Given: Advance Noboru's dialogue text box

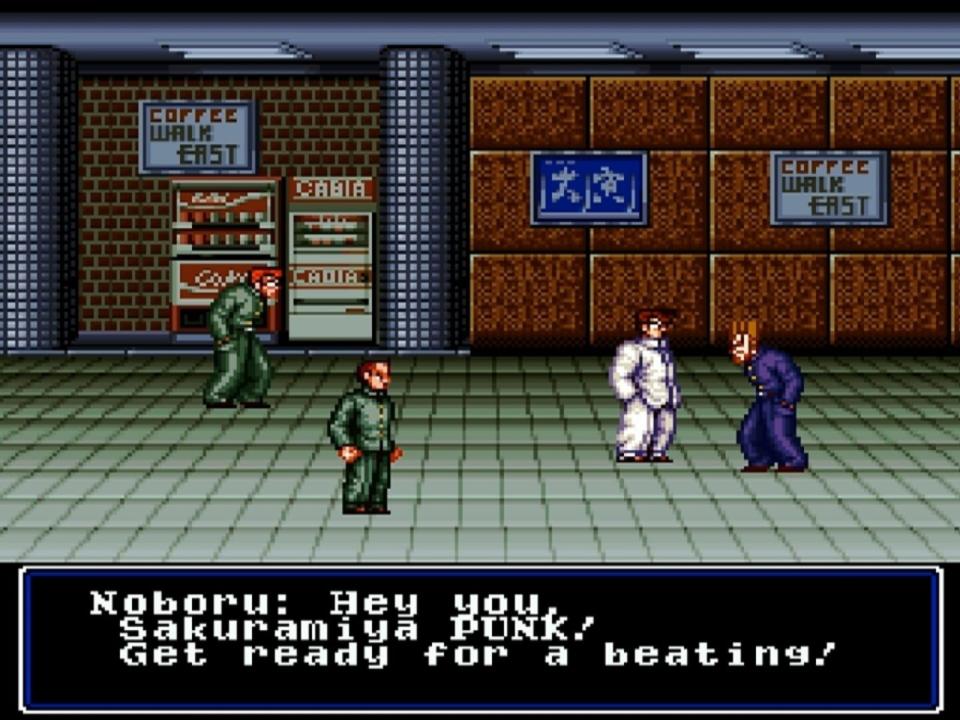Looking at the screenshot, I should tap(480, 638).
